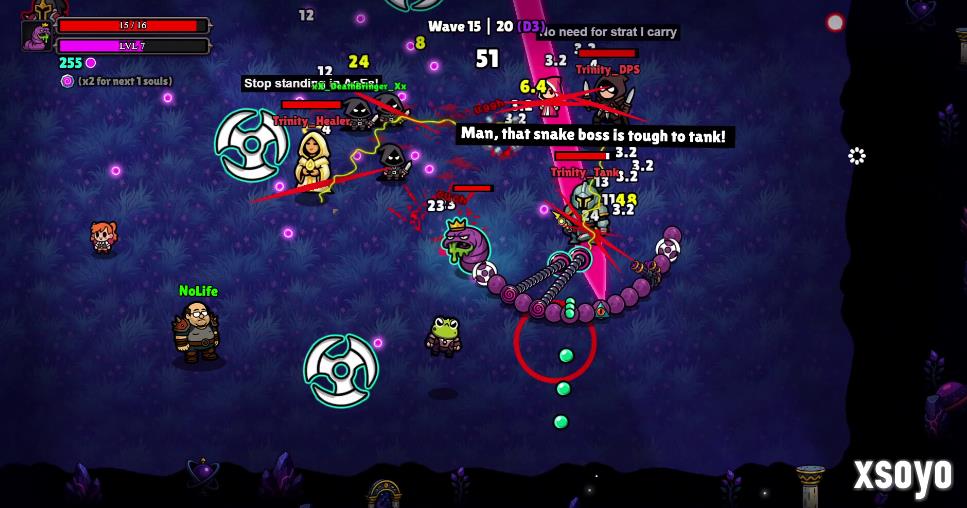Select the spiral soul multiplier icon
967x508 pixels.
[68, 81]
